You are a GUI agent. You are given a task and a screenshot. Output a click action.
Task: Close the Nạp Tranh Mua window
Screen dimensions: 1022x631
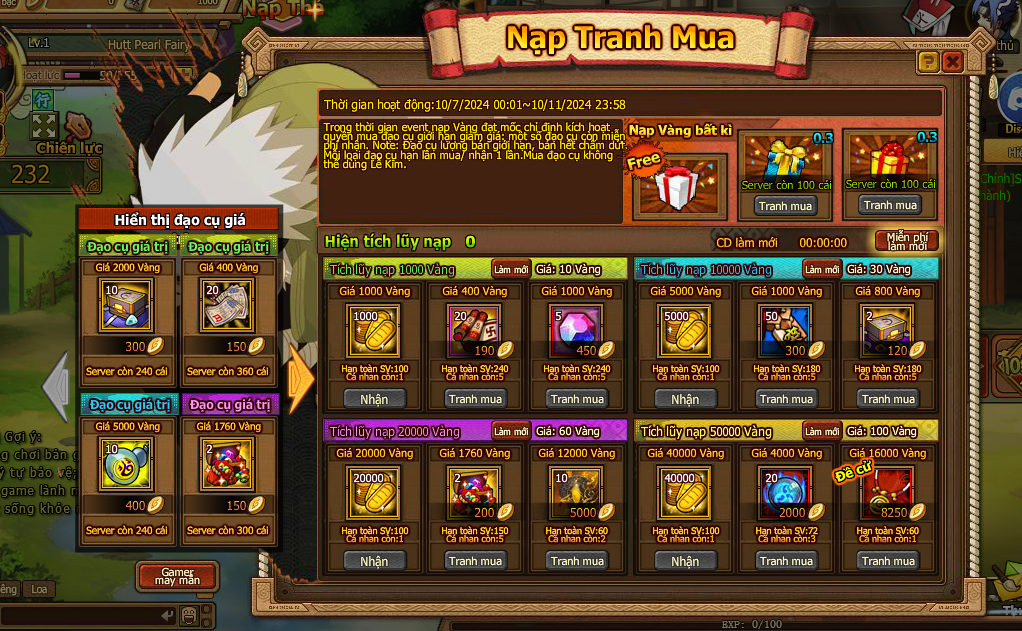[x=952, y=63]
